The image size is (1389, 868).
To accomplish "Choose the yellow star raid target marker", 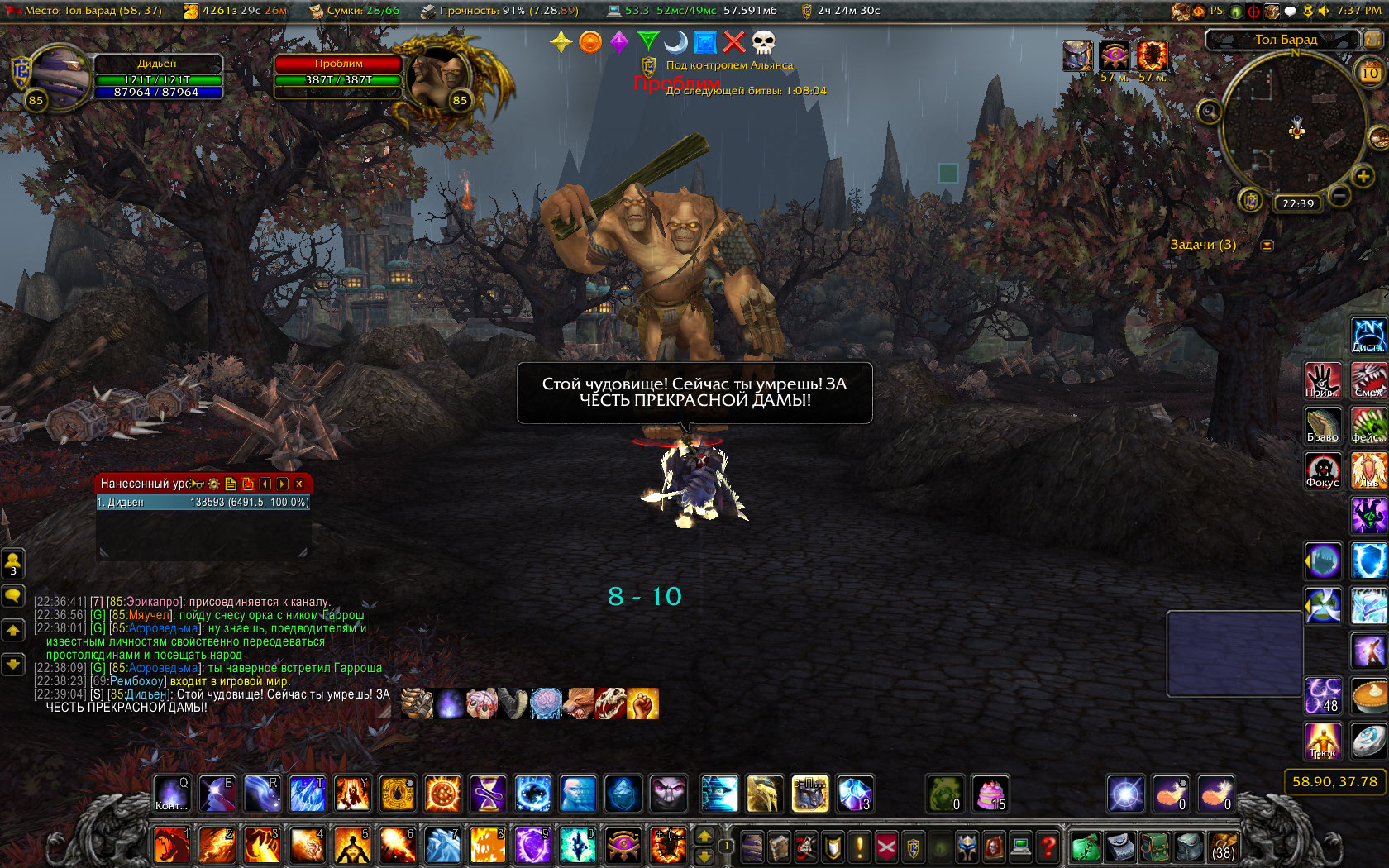I will coord(561,42).
